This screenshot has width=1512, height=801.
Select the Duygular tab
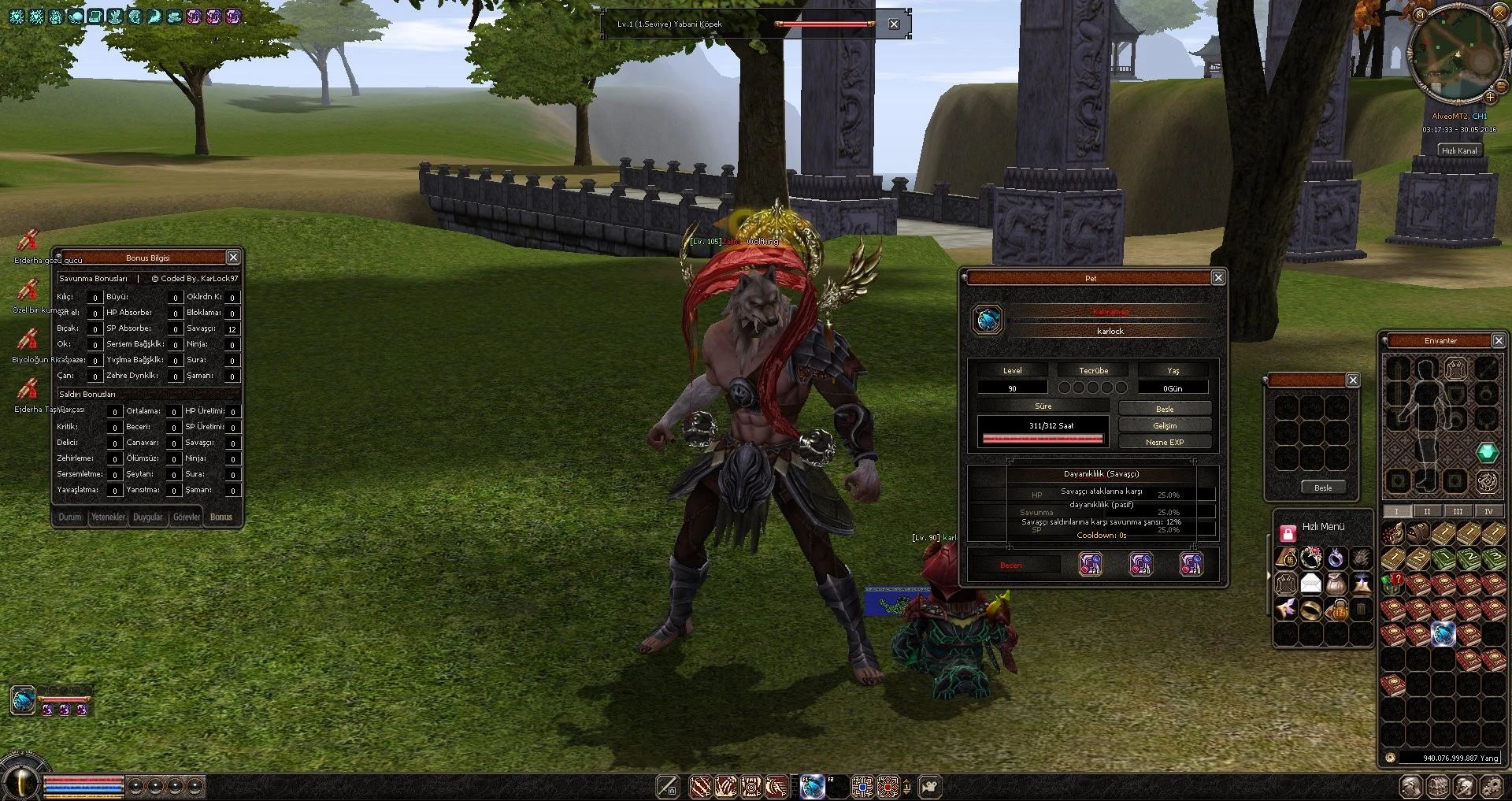point(147,517)
